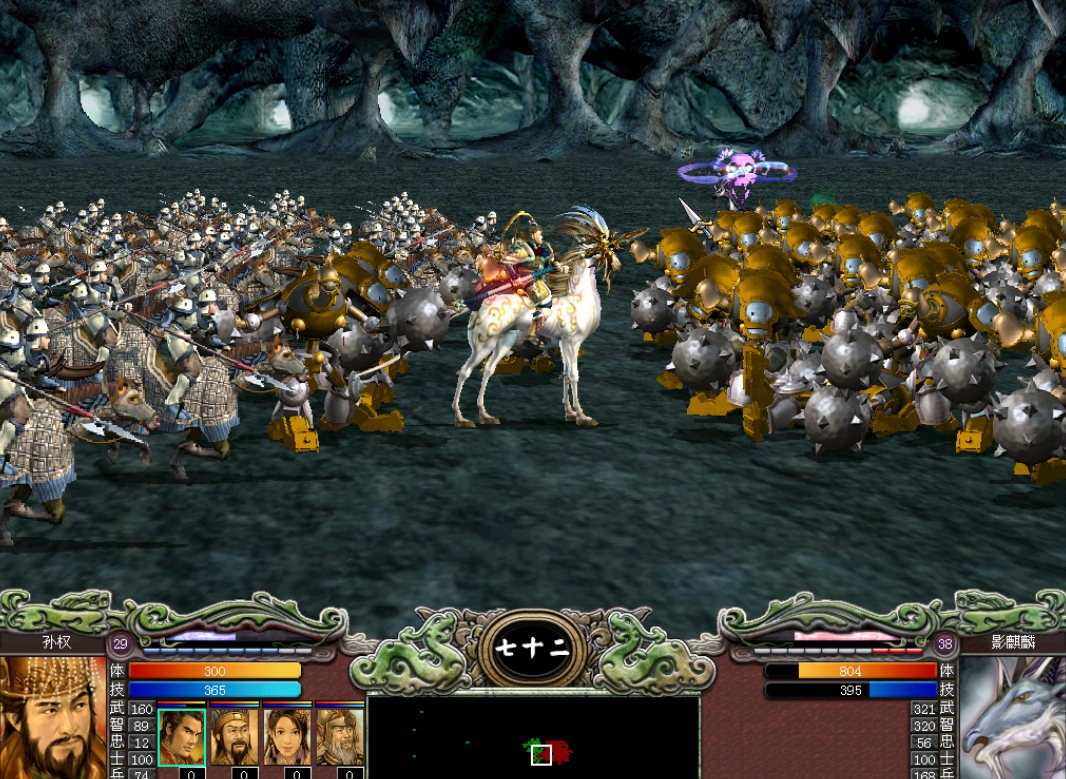Click Sun Quan's commander portrait
Image resolution: width=1066 pixels, height=779 pixels.
pyautogui.click(x=52, y=717)
